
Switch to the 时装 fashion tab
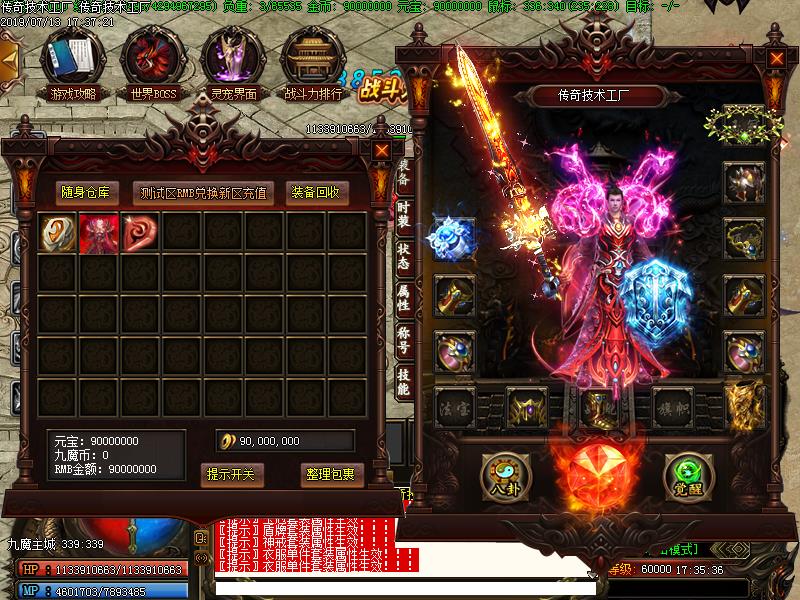click(403, 218)
